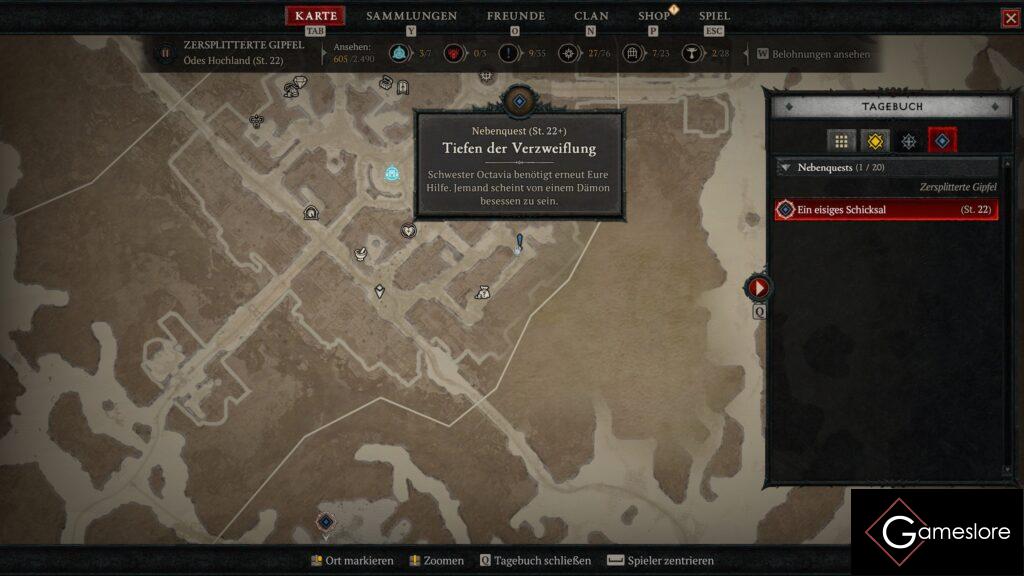The image size is (1024, 576).
Task: Open the Freunde tab
Action: pos(515,16)
